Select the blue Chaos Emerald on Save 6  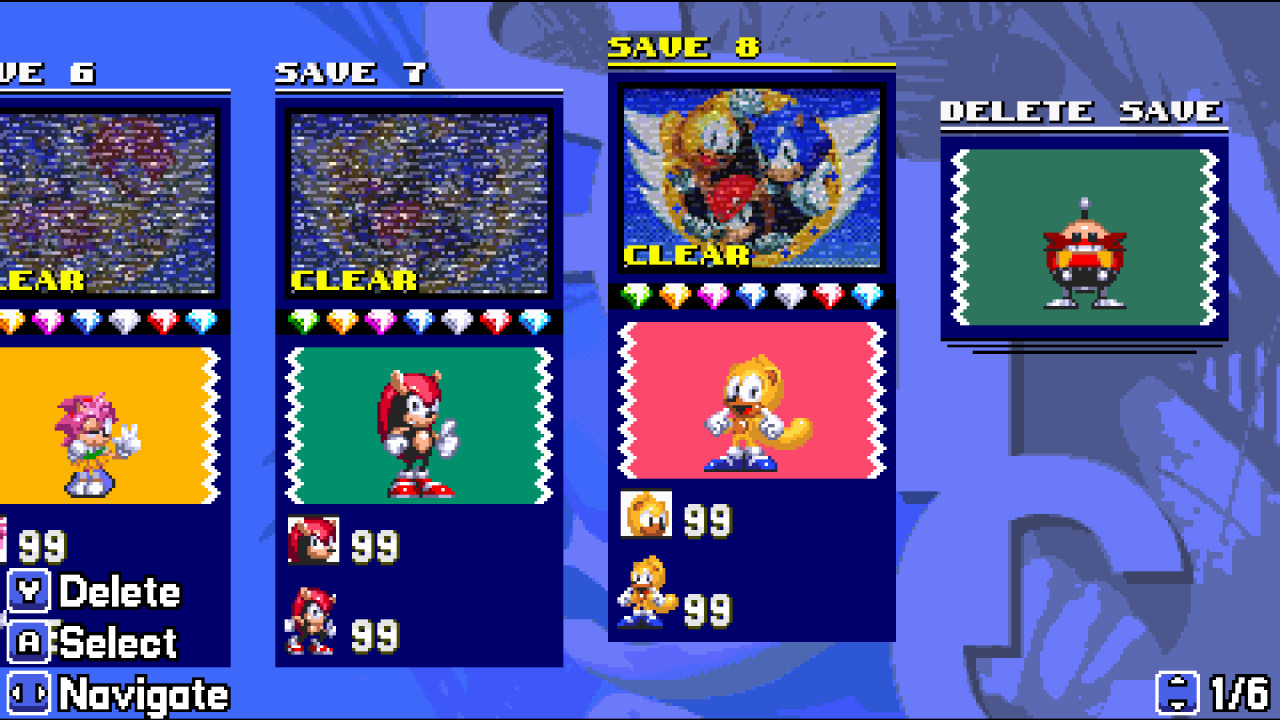[86, 320]
